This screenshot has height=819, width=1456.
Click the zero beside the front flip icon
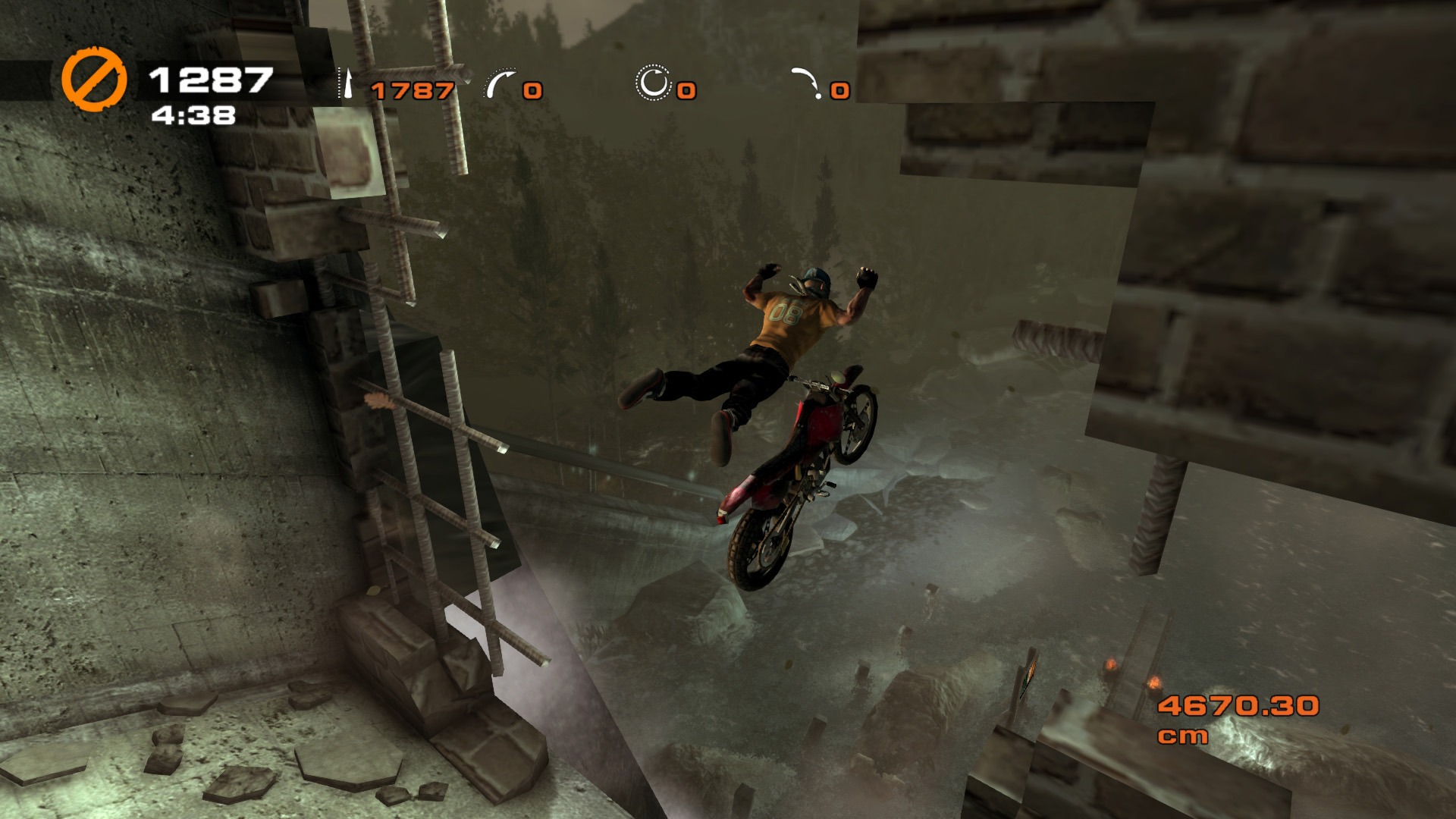pyautogui.click(x=532, y=91)
